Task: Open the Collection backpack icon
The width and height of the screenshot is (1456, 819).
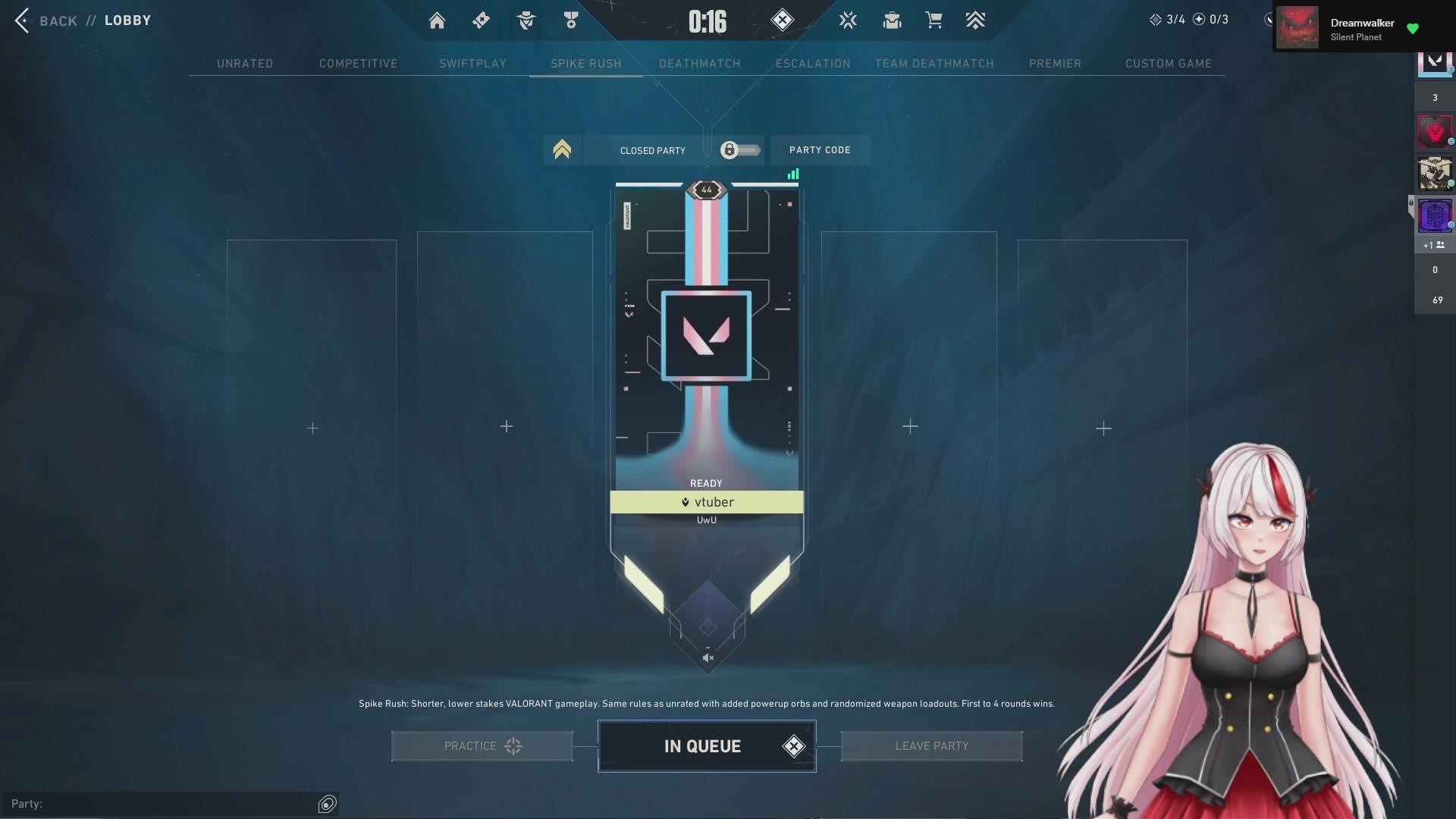Action: click(892, 20)
